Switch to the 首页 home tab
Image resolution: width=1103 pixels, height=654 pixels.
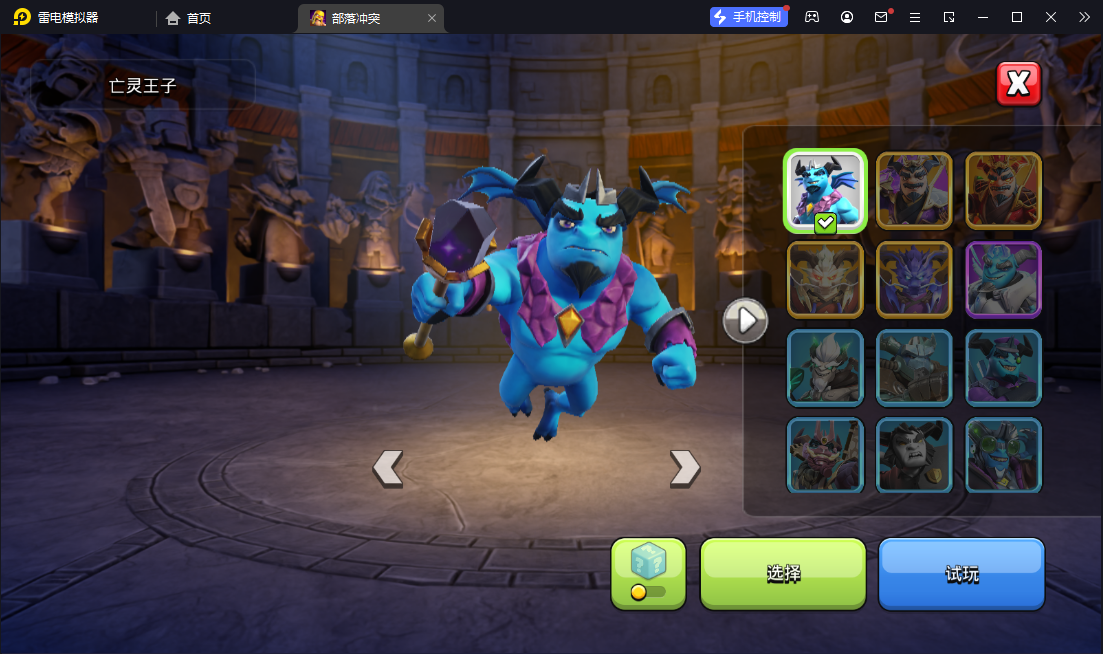pyautogui.click(x=189, y=17)
